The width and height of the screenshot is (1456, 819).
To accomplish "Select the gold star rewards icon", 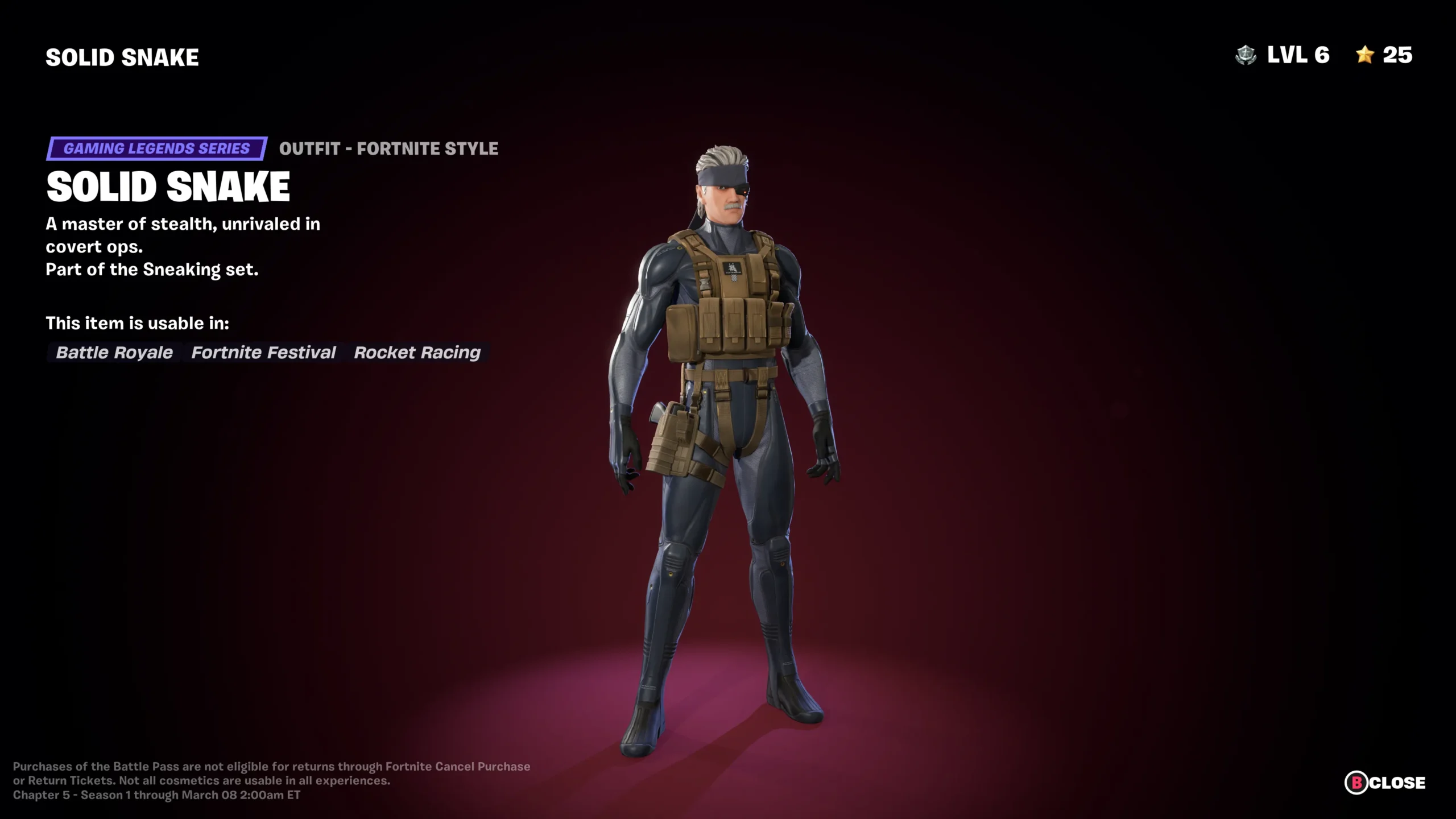I will click(1365, 56).
